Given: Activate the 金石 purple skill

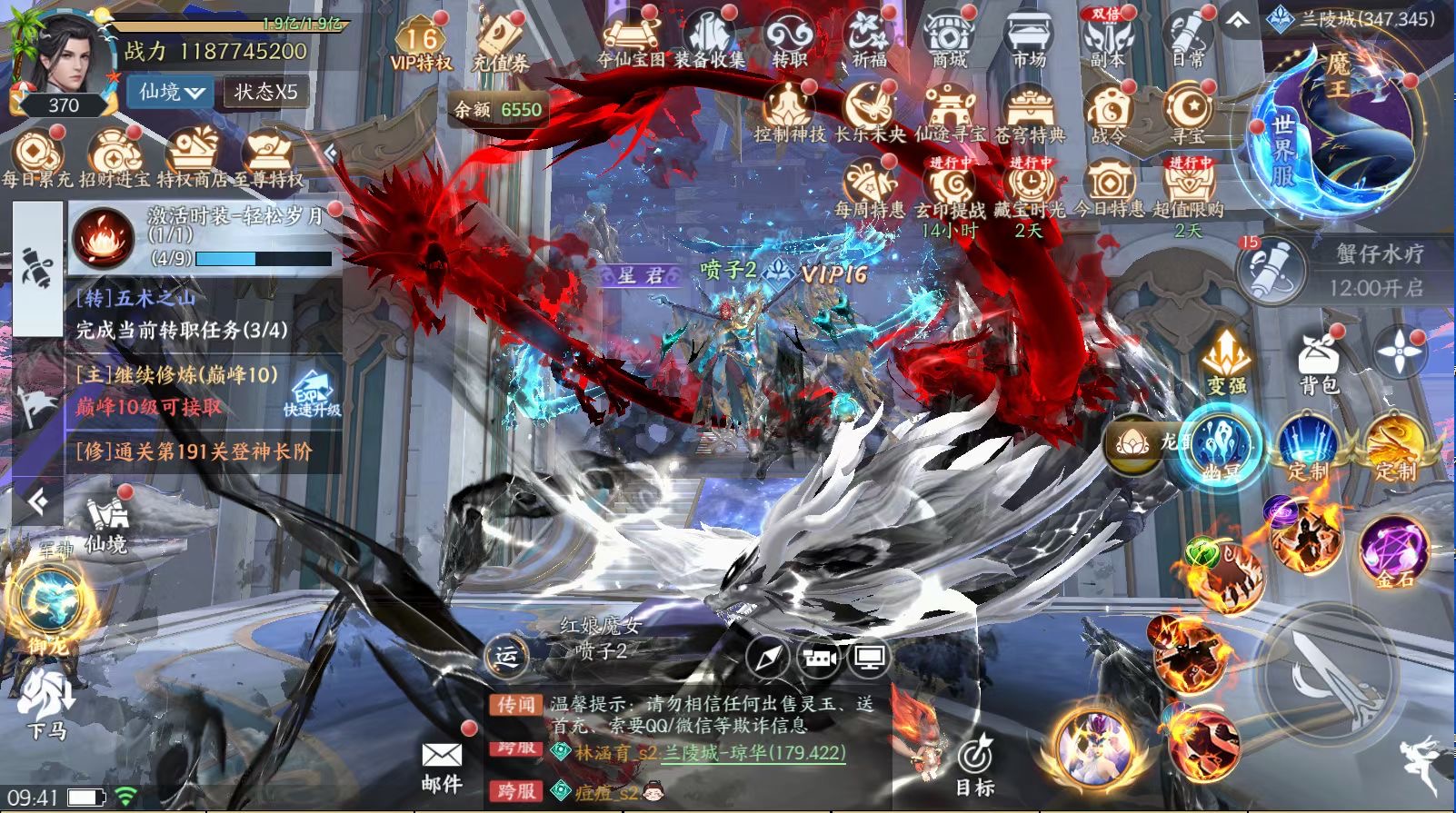Looking at the screenshot, I should click(1392, 551).
